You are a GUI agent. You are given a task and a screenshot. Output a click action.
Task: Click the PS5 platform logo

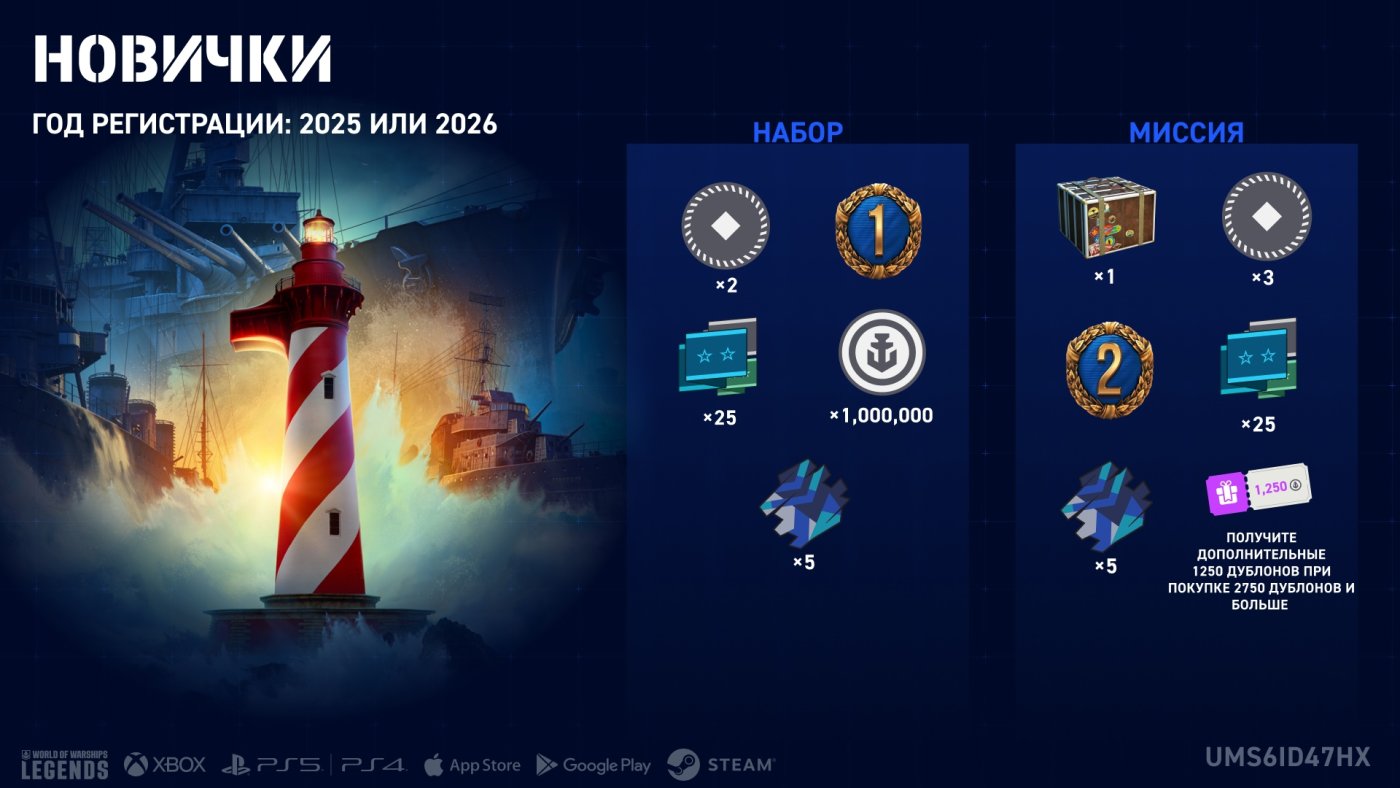pyautogui.click(x=272, y=765)
